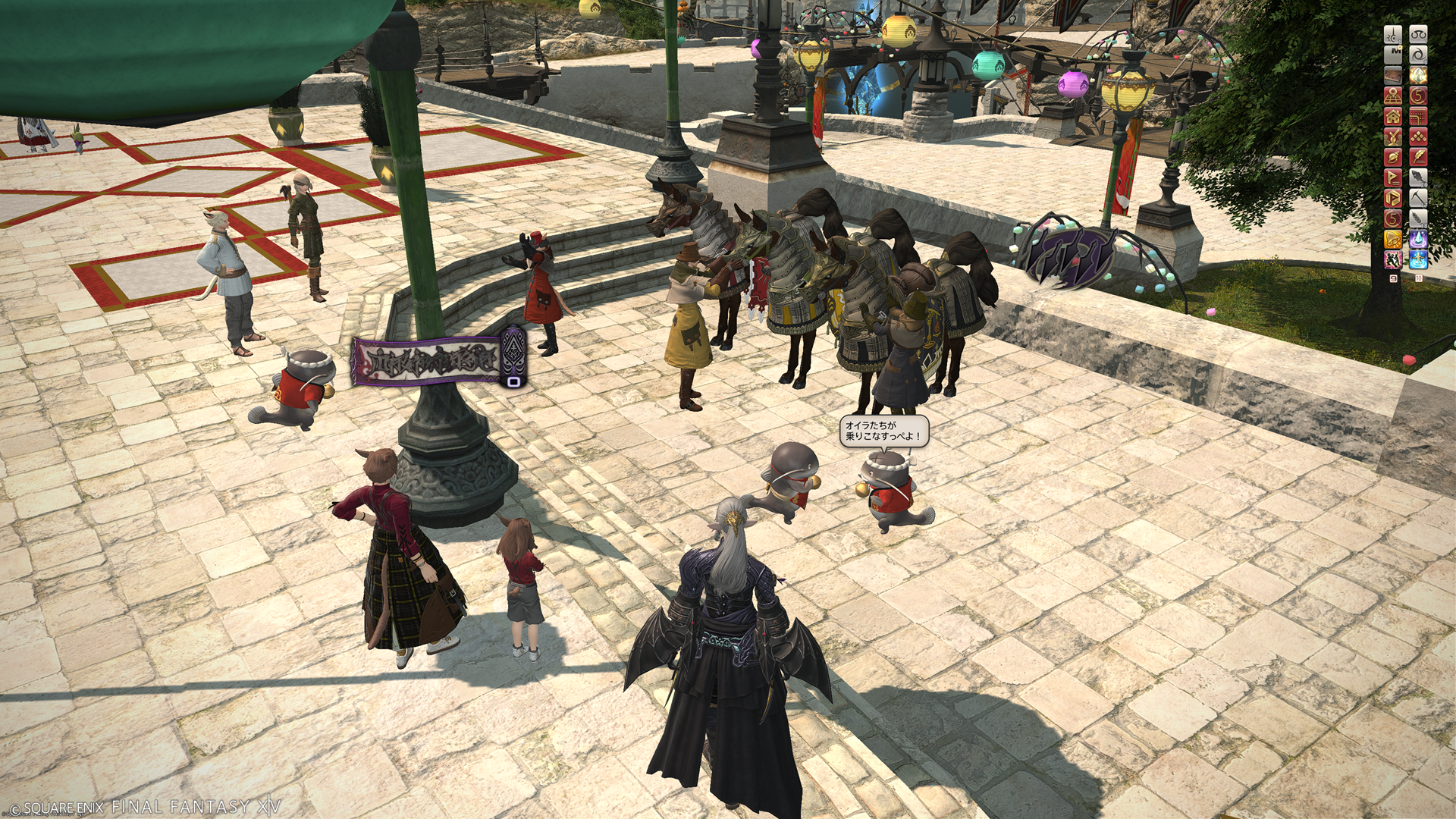1456x819 pixels.
Task: Switch to the Miner pickaxe icon
Action: pos(1418,199)
